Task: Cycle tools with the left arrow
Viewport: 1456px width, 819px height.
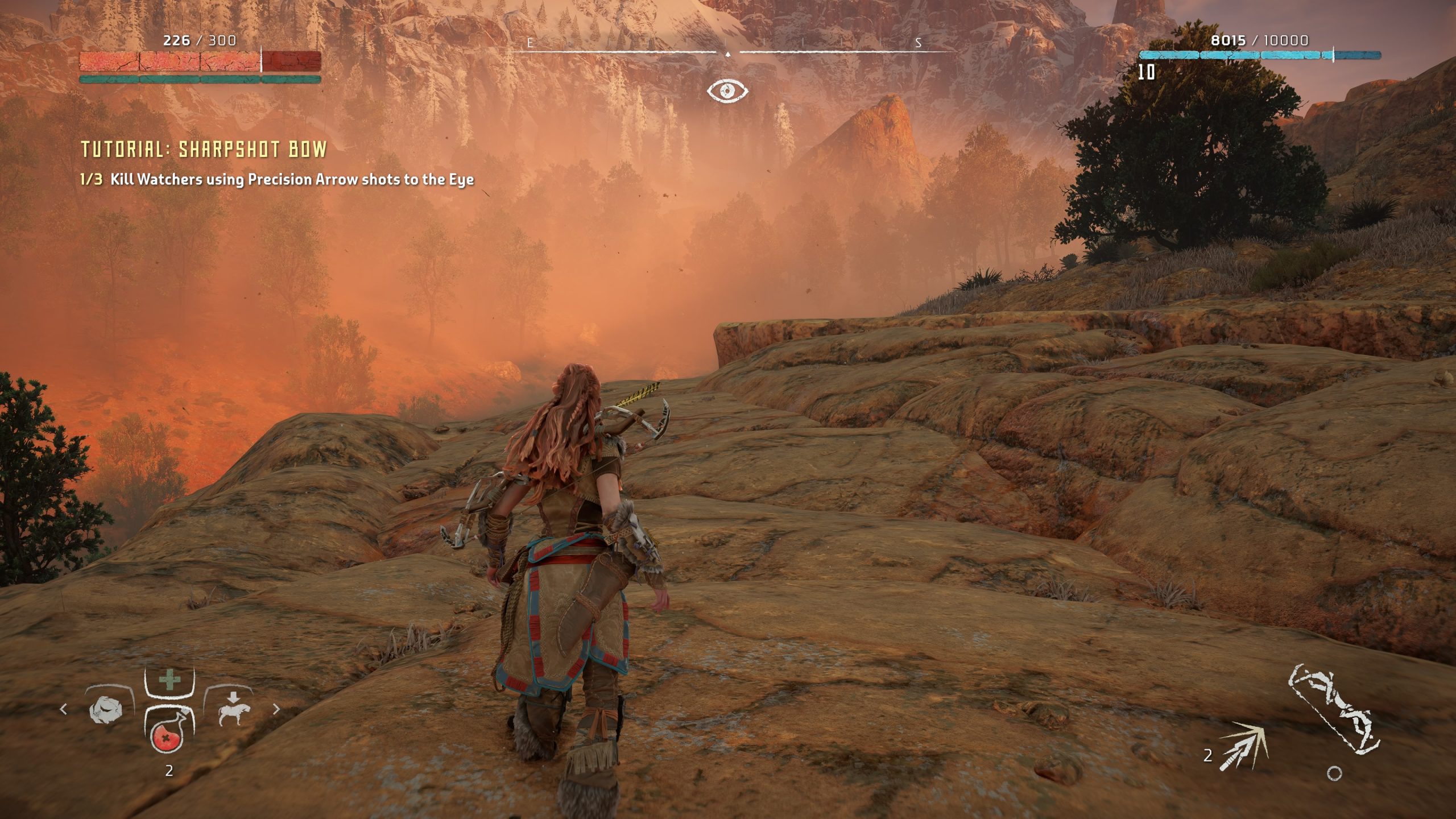Action: pyautogui.click(x=63, y=709)
